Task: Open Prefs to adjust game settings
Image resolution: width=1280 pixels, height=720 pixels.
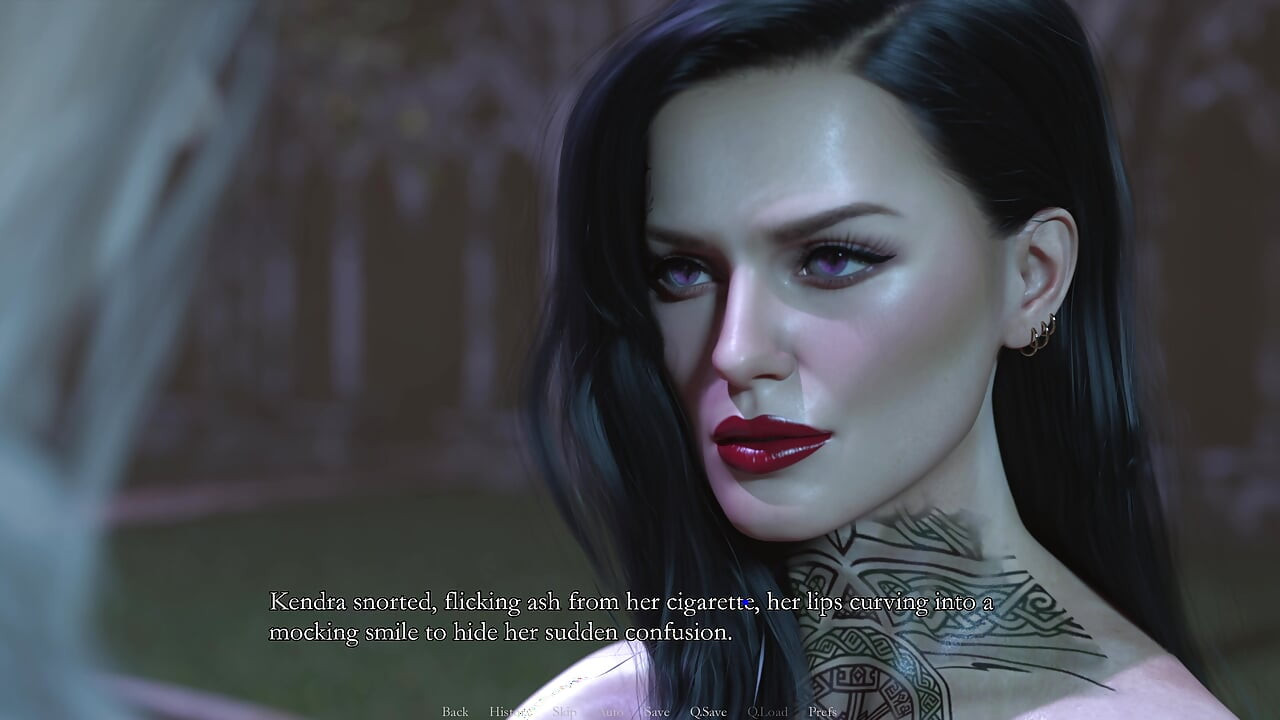Action: point(819,711)
